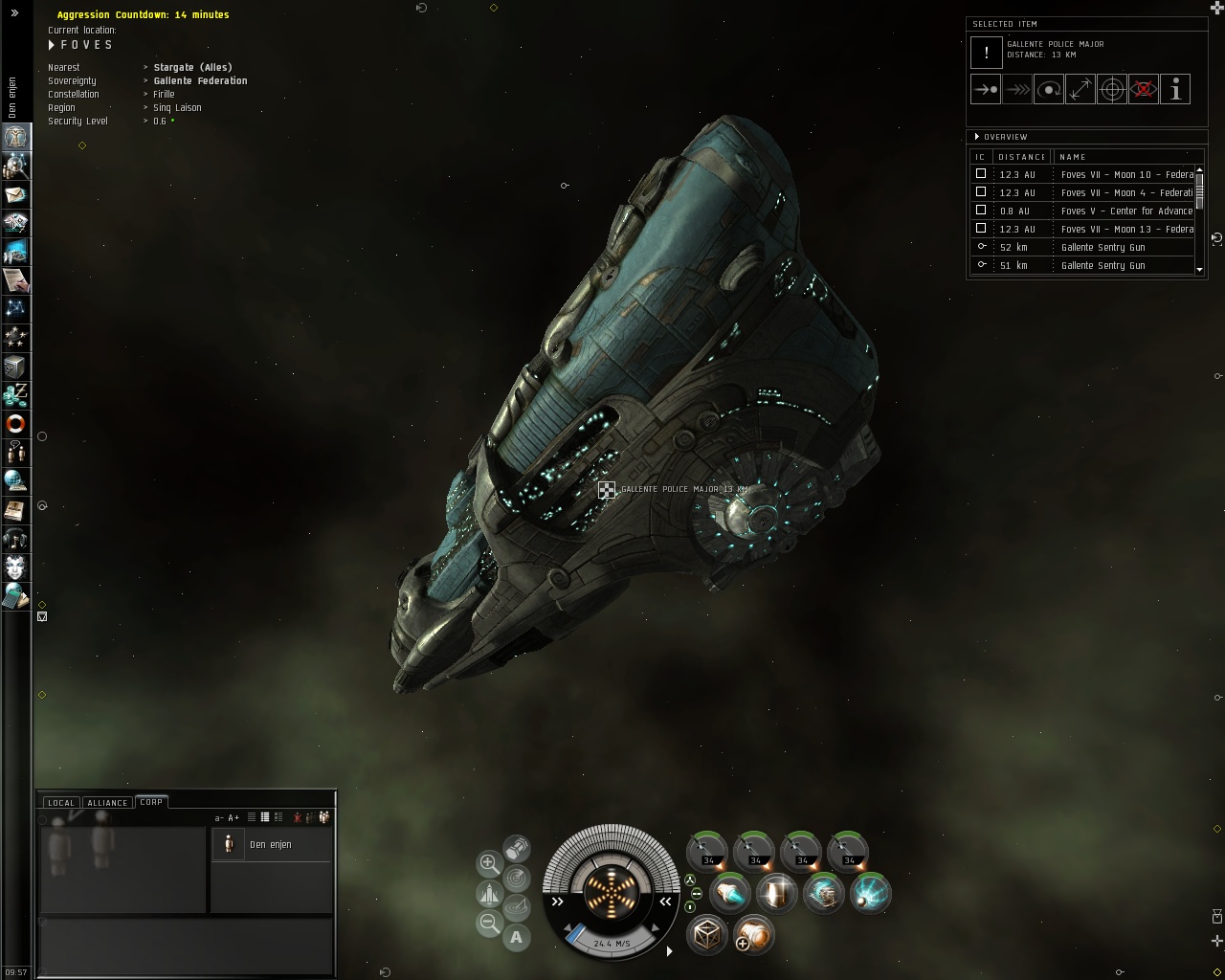The width and height of the screenshot is (1225, 980).
Task: Open mail from the envelope icon
Action: pyautogui.click(x=16, y=194)
